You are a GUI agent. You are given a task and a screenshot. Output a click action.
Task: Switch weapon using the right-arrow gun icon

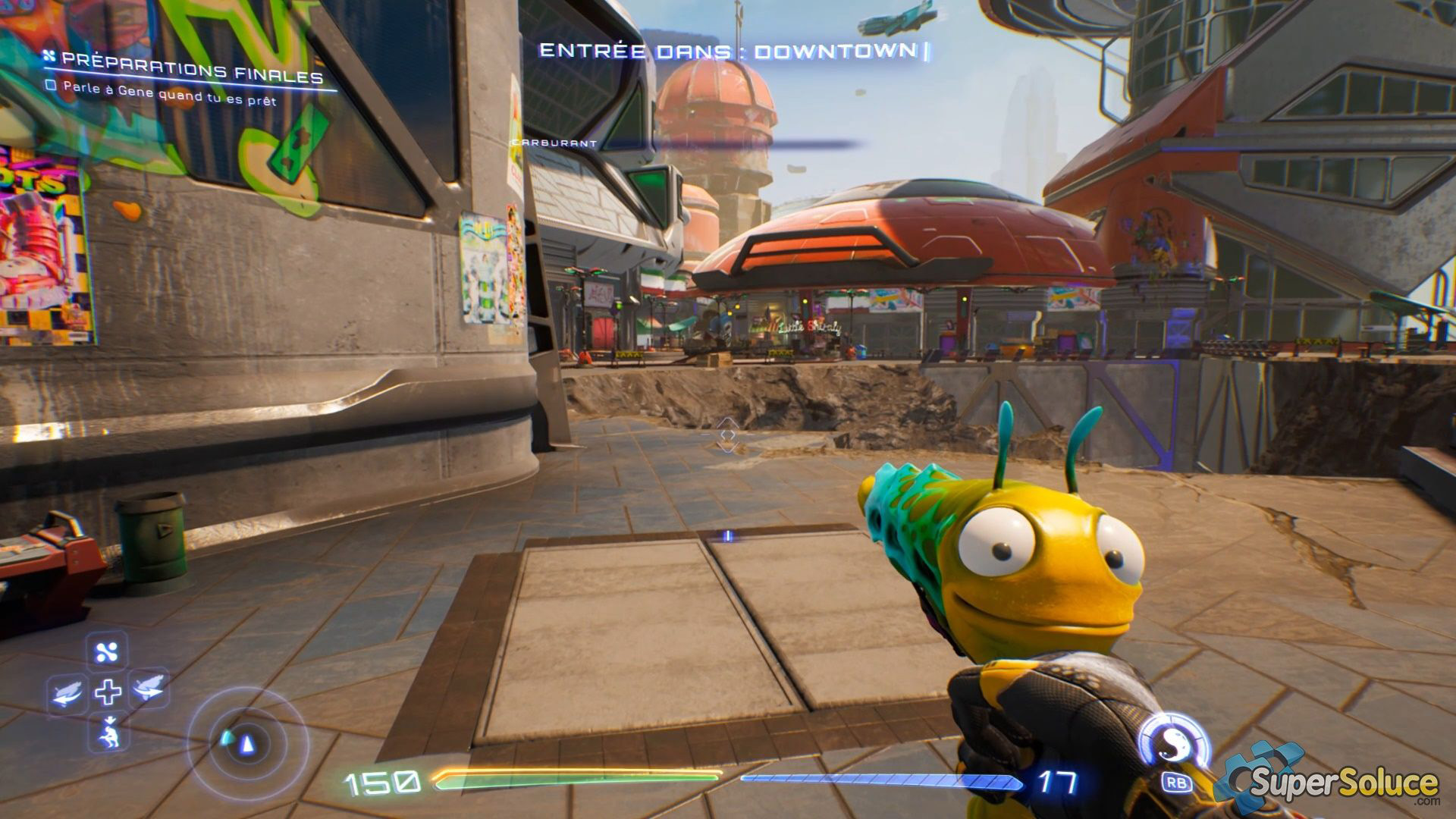point(149,689)
